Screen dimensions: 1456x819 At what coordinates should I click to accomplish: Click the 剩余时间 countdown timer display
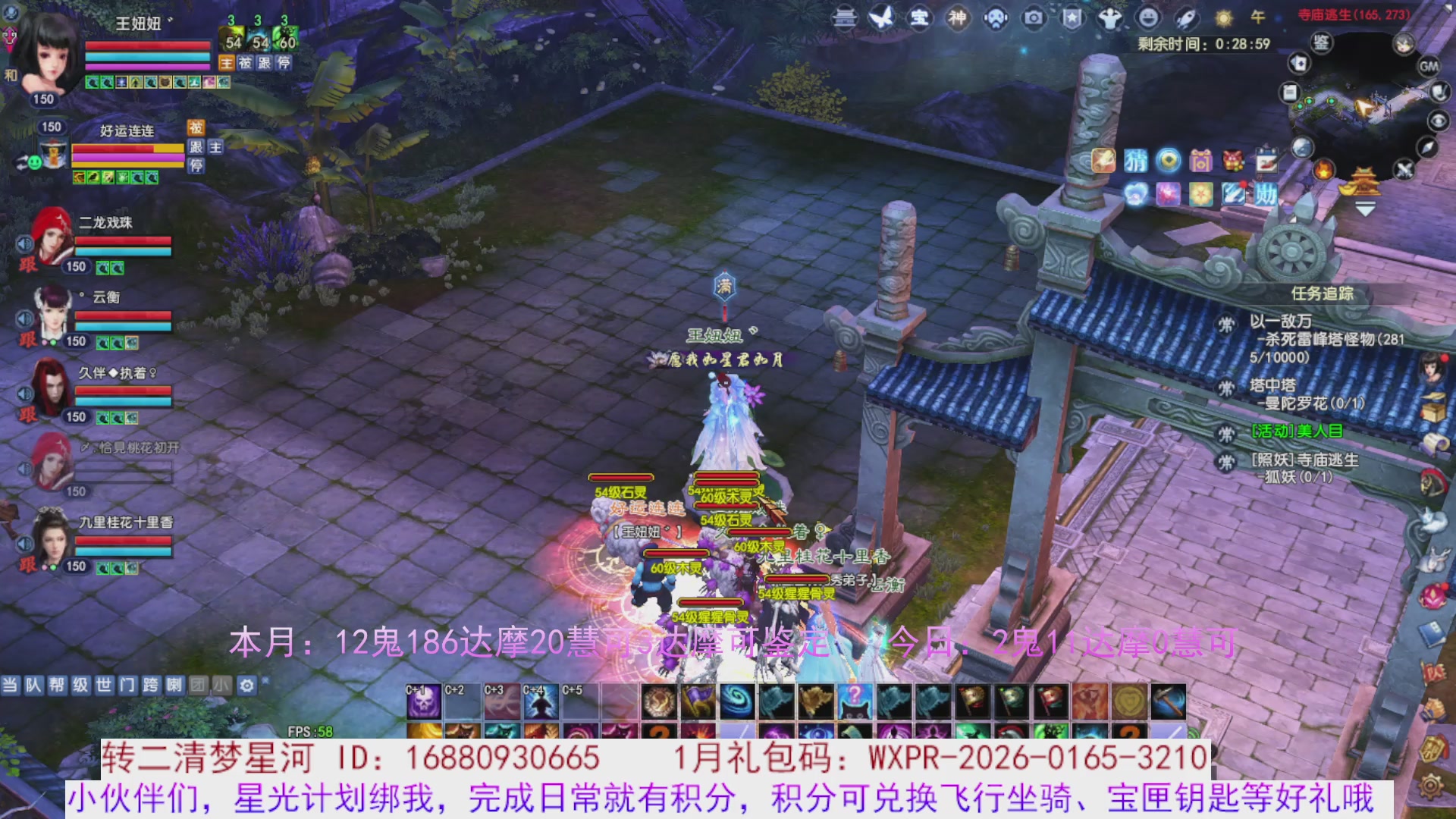[x=1206, y=44]
